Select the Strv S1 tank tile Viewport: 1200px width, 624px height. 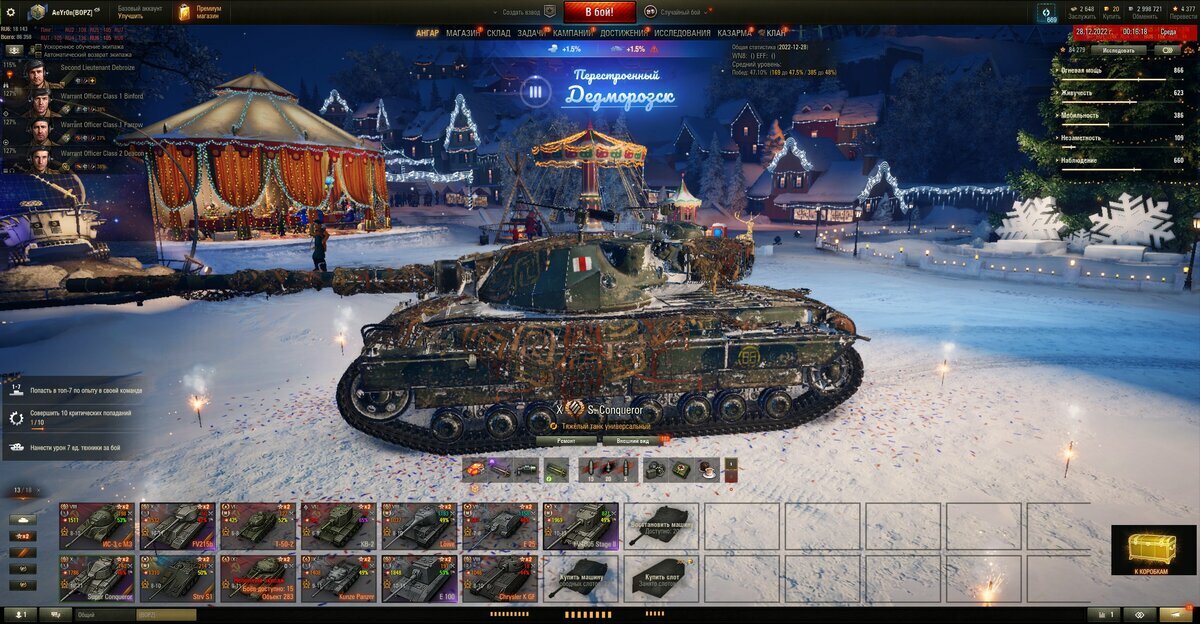point(177,578)
